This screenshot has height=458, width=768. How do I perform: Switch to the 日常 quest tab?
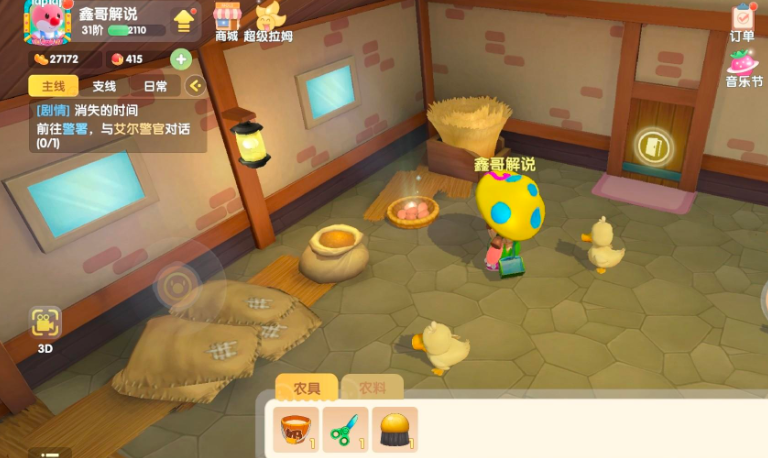point(155,86)
